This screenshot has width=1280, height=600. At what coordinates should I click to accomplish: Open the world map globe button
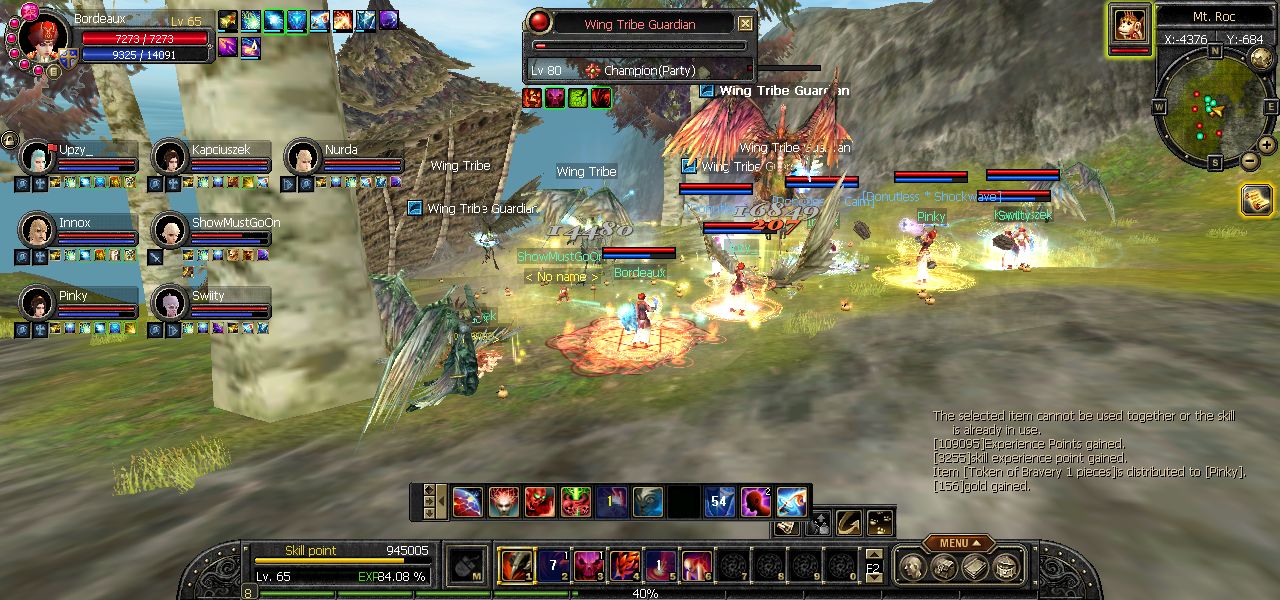pyautogui.click(x=1261, y=58)
